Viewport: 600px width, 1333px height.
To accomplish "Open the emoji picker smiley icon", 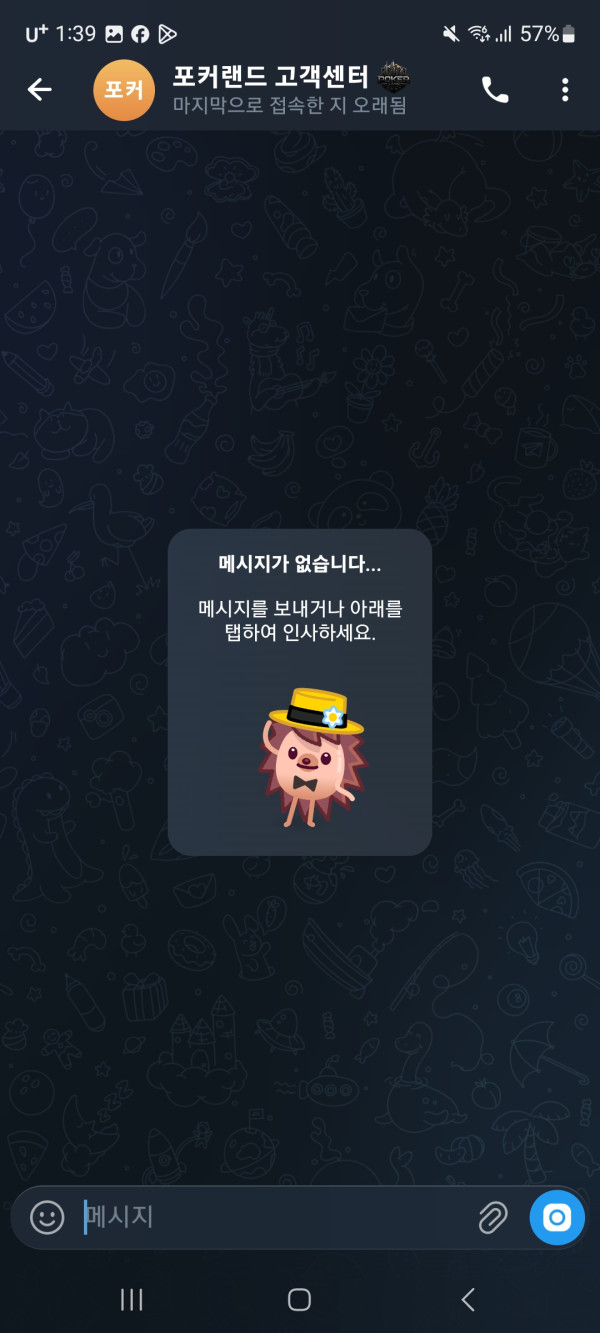I will 47,1217.
